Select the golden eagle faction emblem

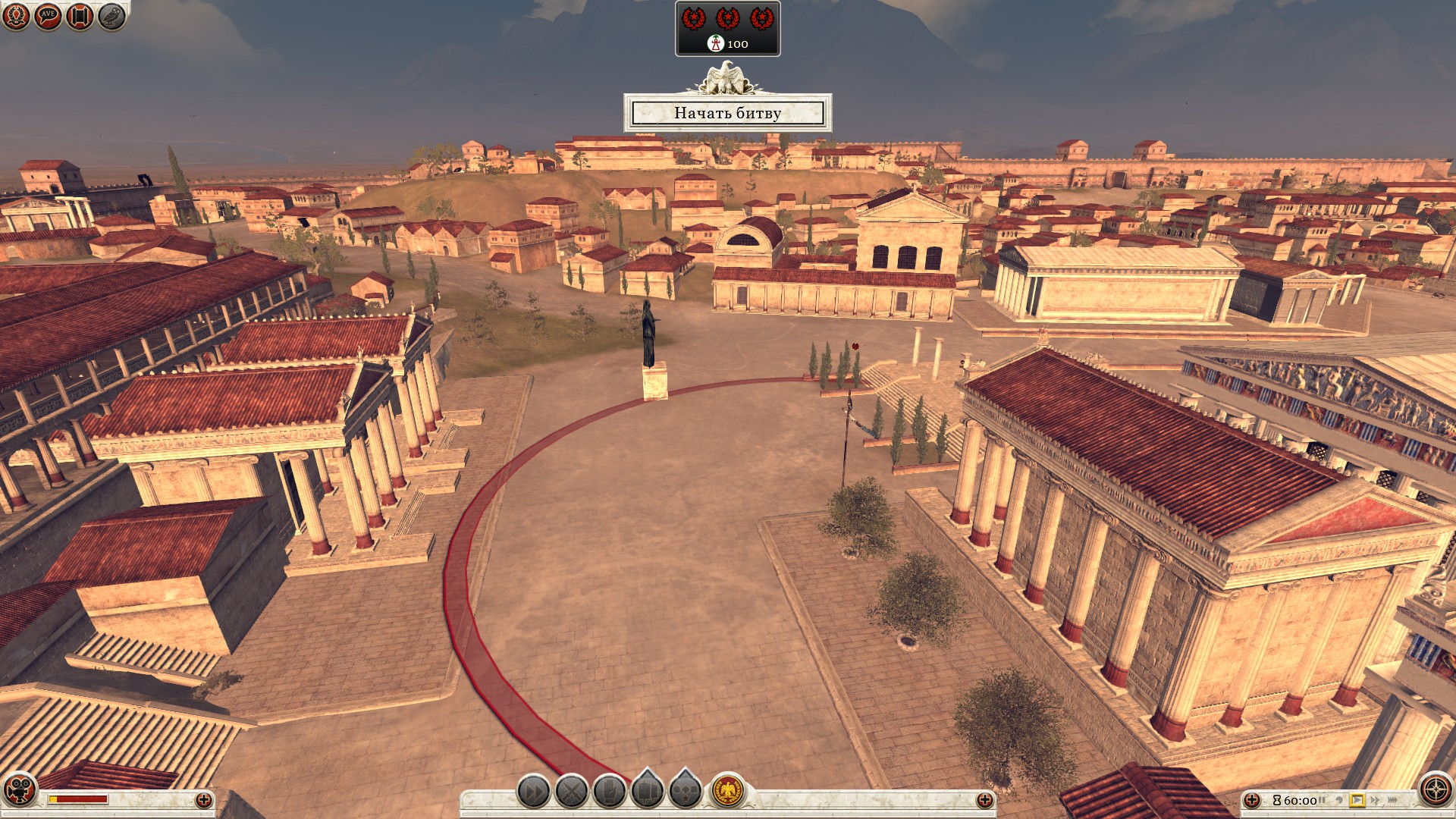pos(728,792)
